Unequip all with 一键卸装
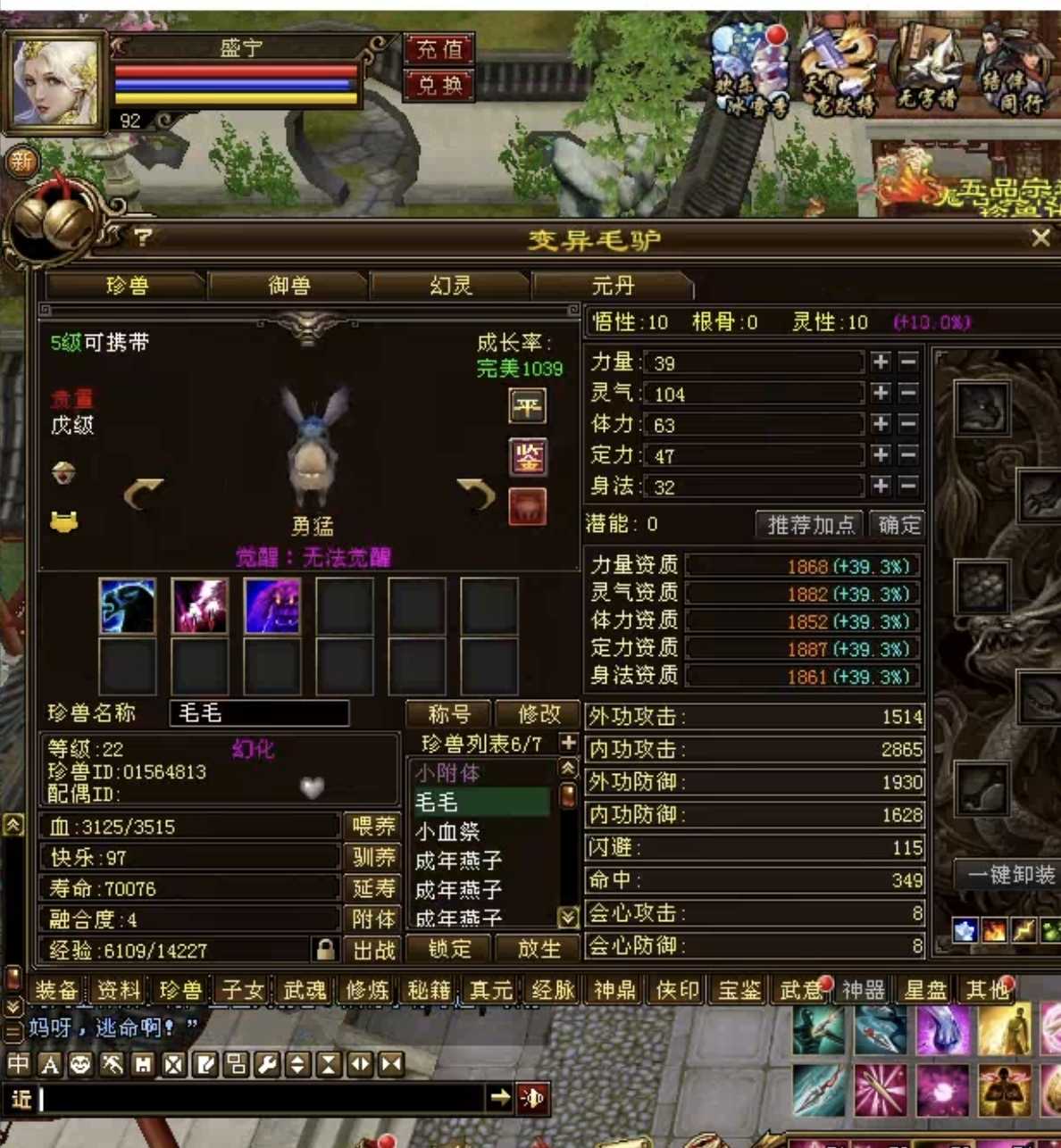Image resolution: width=1061 pixels, height=1148 pixels. [x=1010, y=875]
